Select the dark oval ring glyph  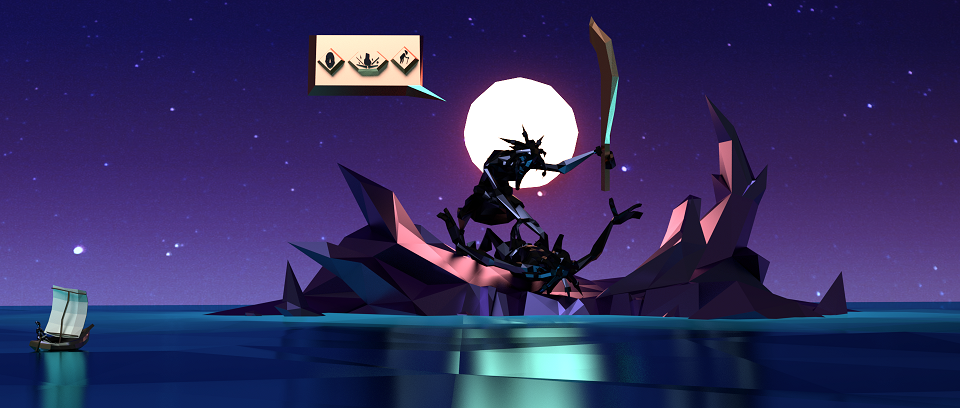click(328, 63)
